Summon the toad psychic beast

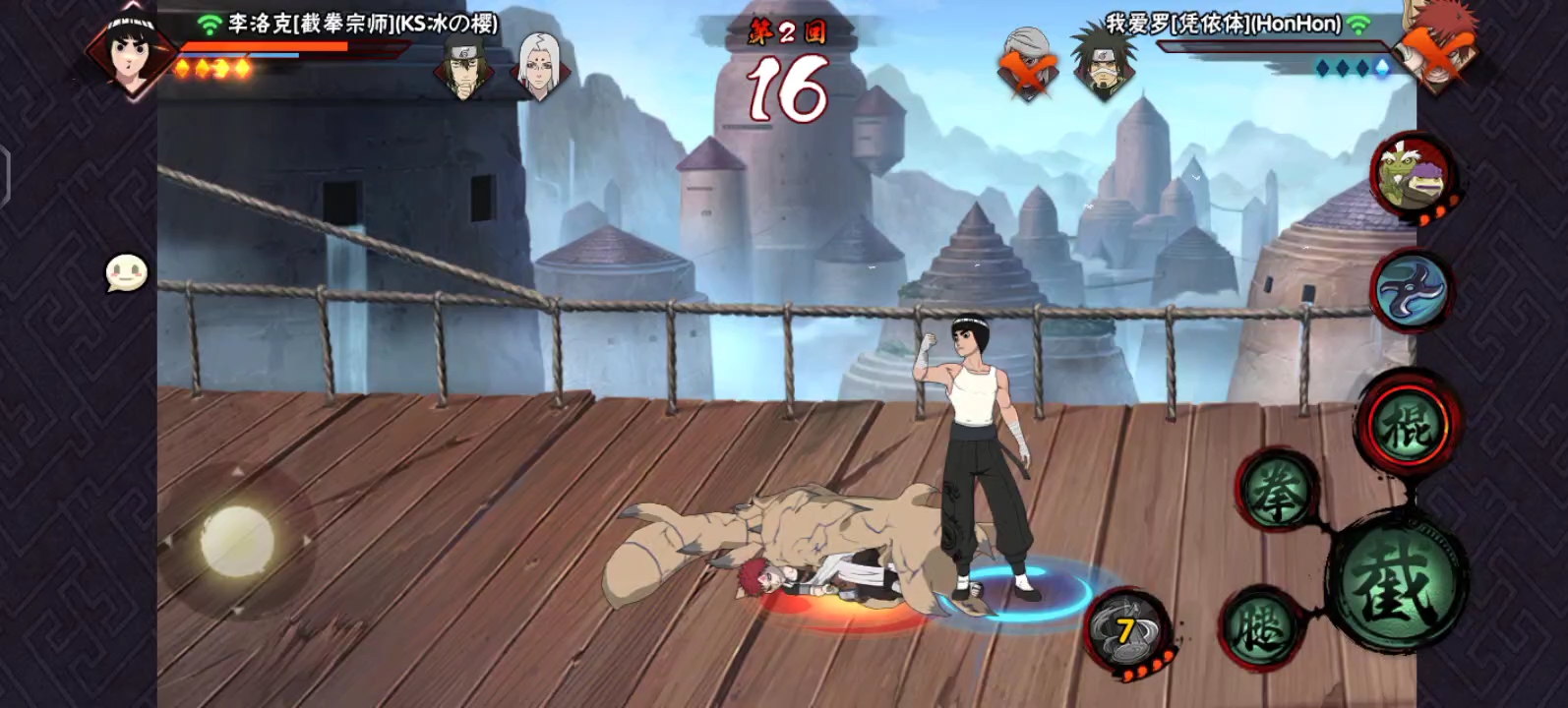pyautogui.click(x=1413, y=175)
